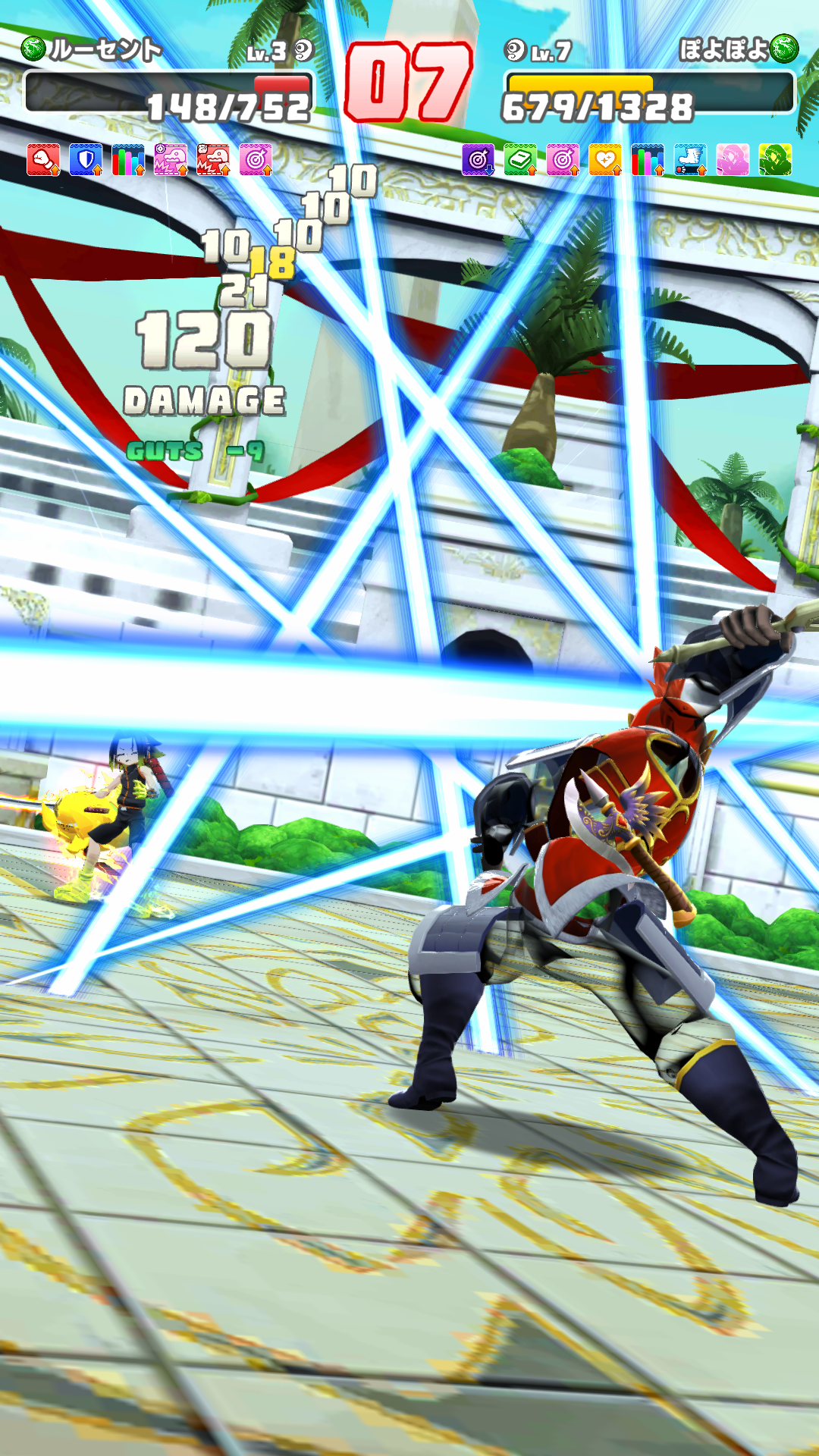Tap the pink character portrait status icon
The width and height of the screenshot is (819, 1456).
[x=733, y=160]
